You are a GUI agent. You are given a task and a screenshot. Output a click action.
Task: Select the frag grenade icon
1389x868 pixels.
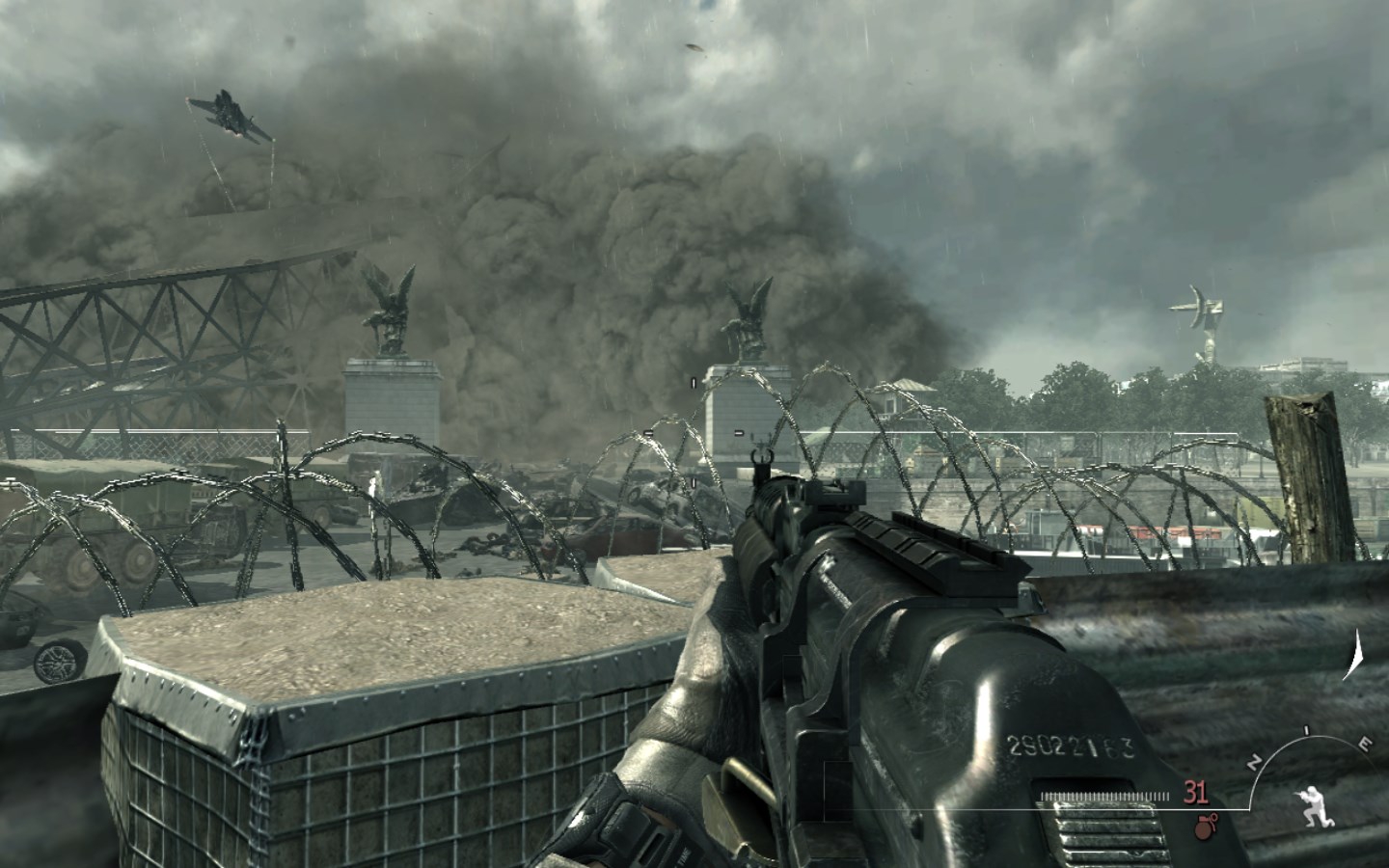click(x=1202, y=825)
